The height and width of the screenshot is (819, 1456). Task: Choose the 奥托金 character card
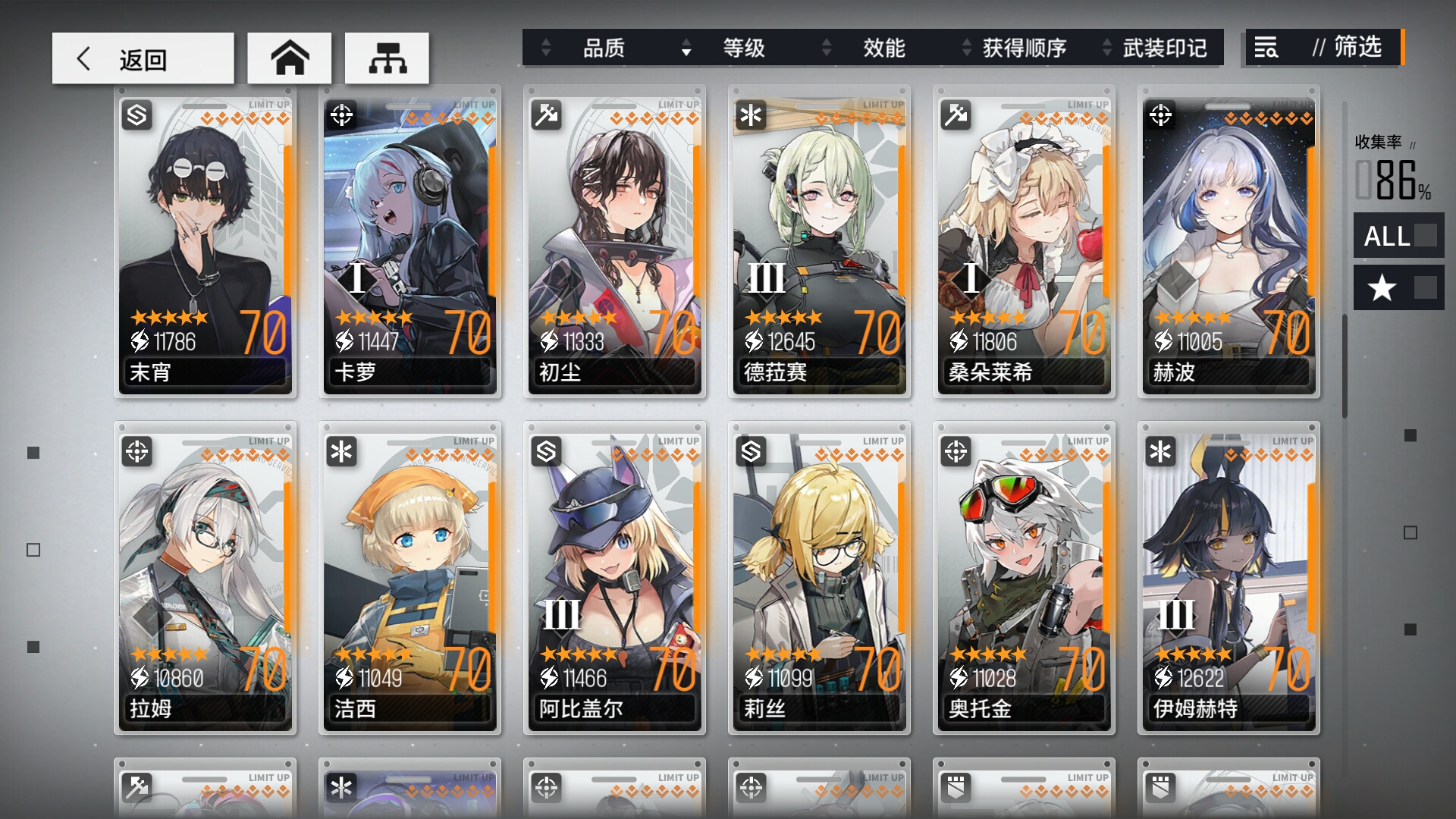1024,579
